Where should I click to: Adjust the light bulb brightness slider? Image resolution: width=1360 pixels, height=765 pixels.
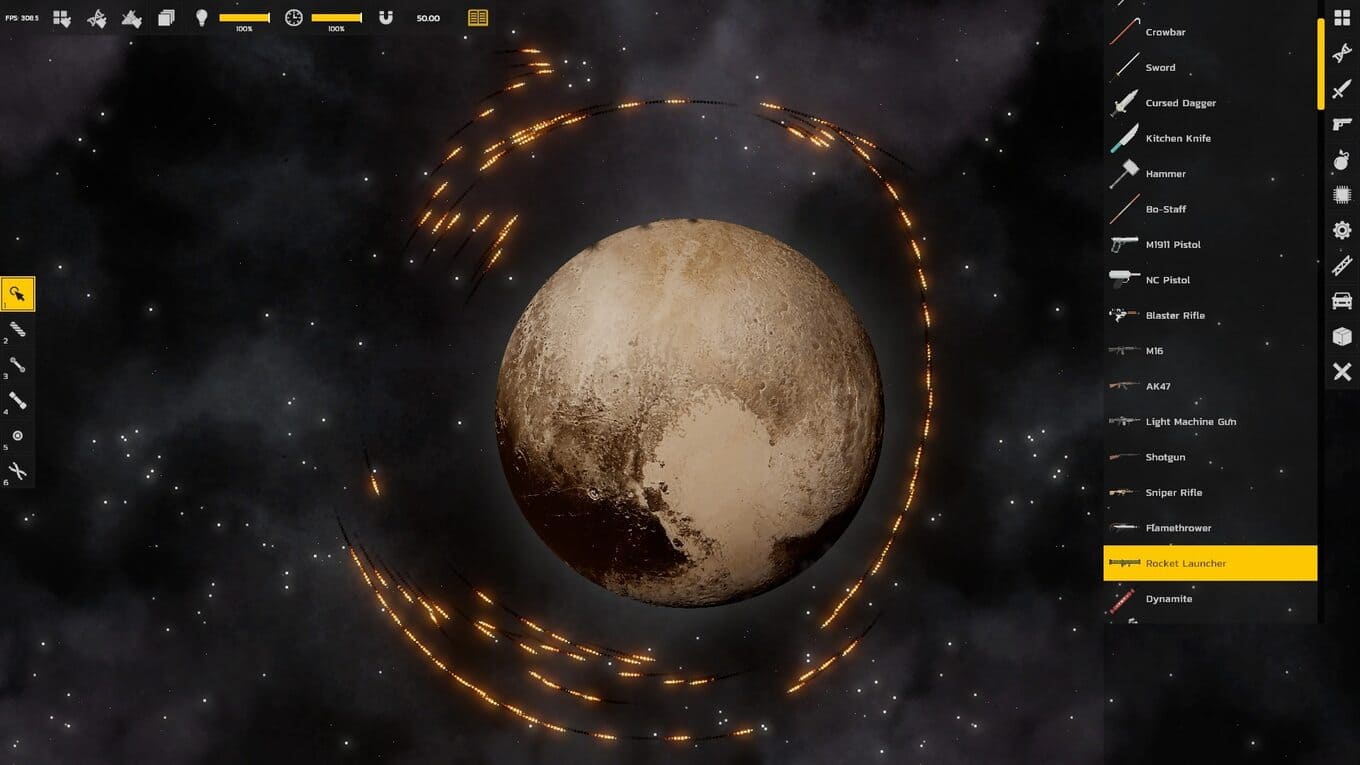pos(244,18)
